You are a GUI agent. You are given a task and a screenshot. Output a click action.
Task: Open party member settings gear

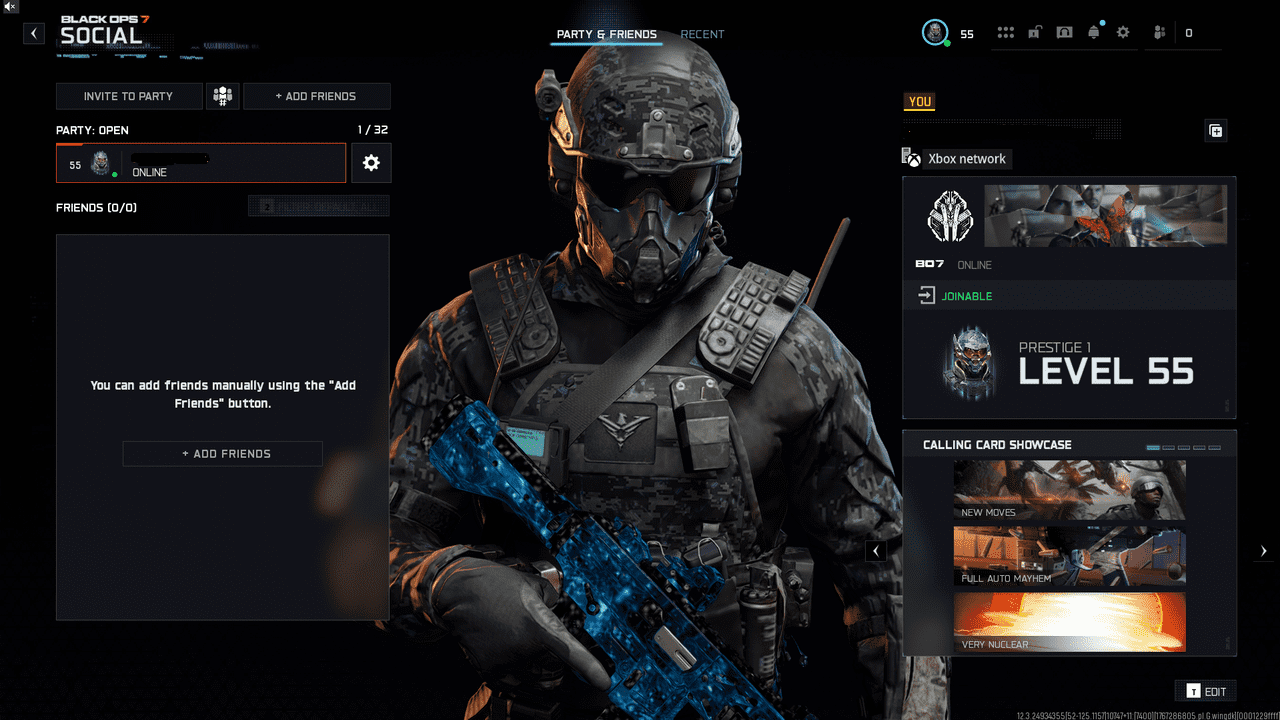pyautogui.click(x=371, y=163)
